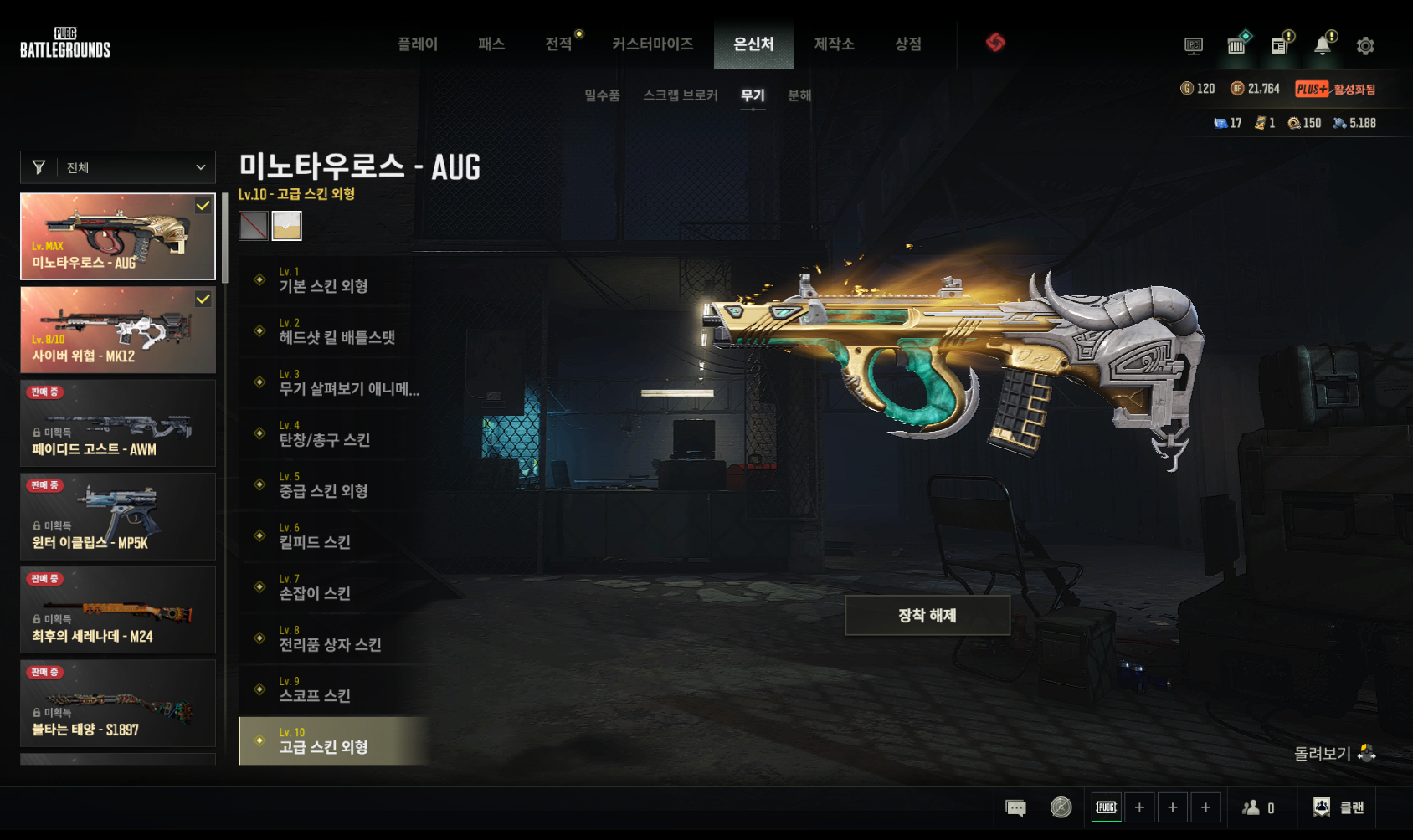The width and height of the screenshot is (1413, 840).
Task: Open the gear settings icon
Action: (x=1365, y=46)
